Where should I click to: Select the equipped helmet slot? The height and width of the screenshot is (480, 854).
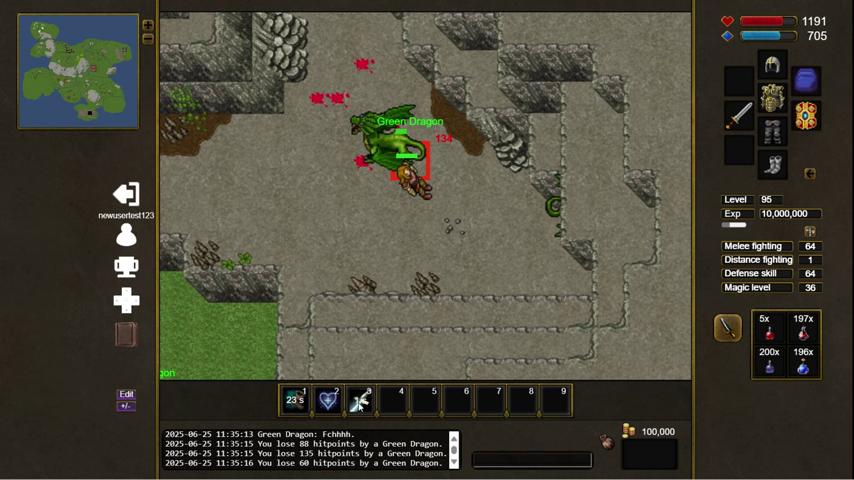click(772, 66)
